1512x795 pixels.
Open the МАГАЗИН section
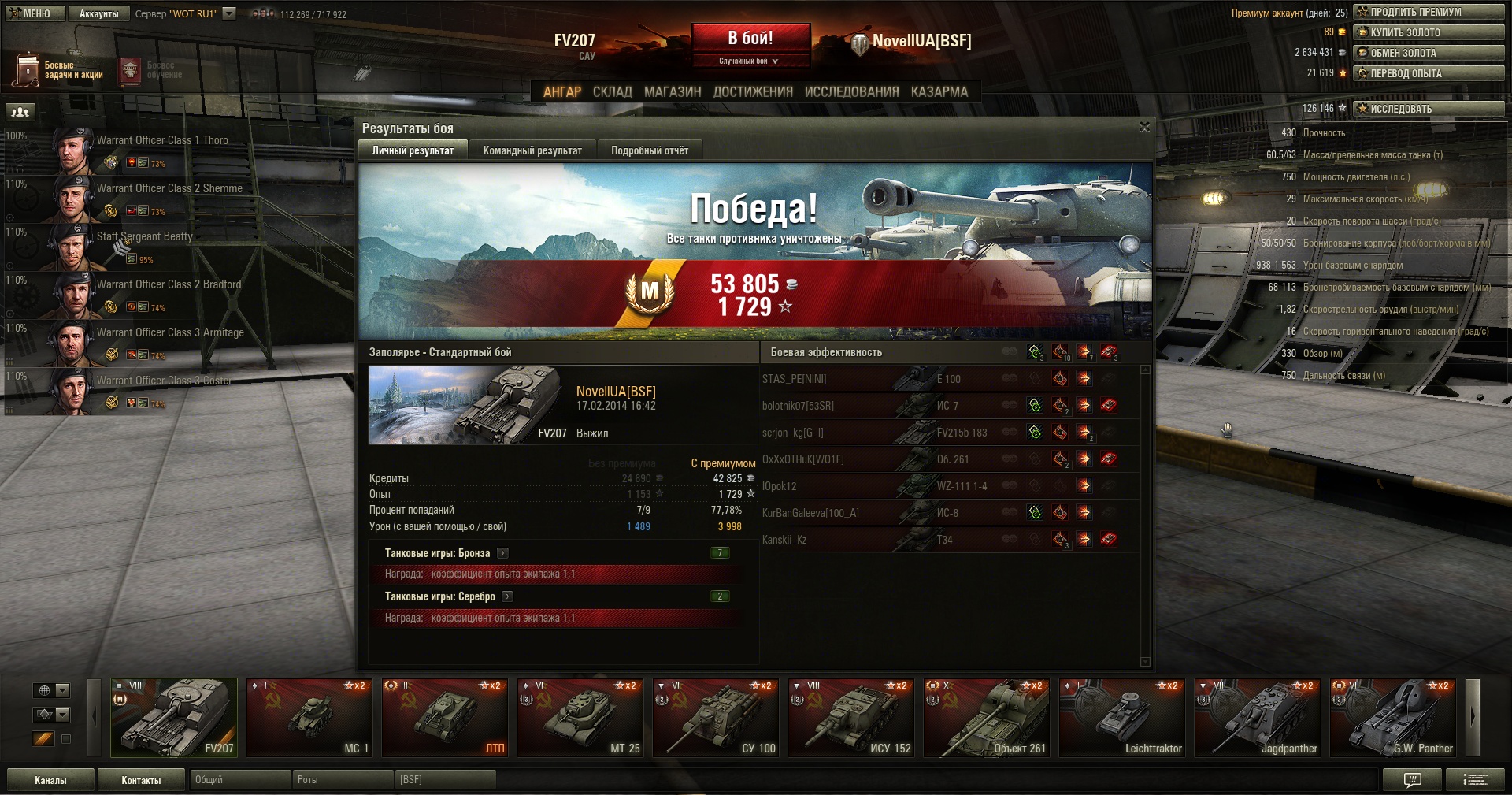click(673, 91)
